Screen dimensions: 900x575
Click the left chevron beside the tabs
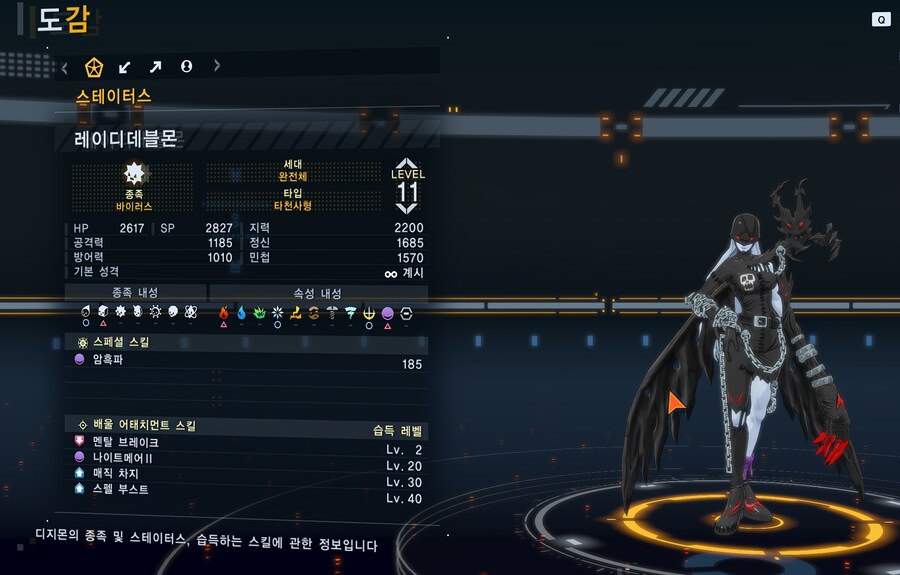(65, 67)
